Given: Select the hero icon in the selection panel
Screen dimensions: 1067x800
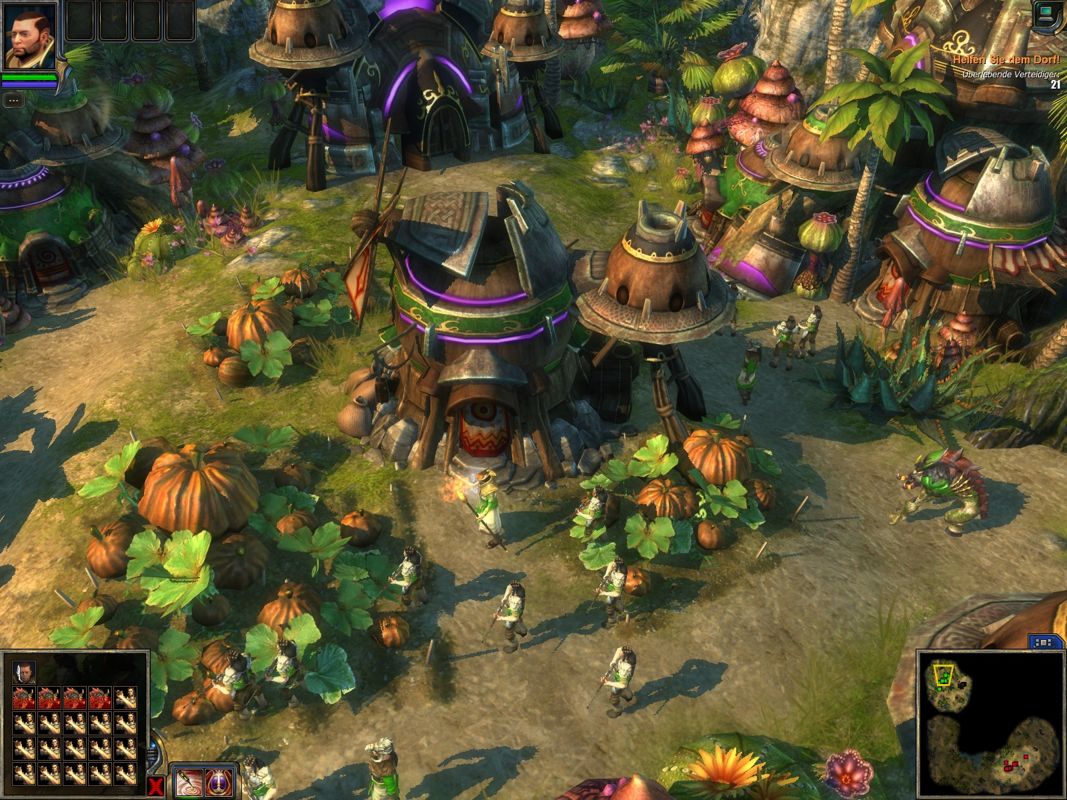Looking at the screenshot, I should [x=24, y=671].
